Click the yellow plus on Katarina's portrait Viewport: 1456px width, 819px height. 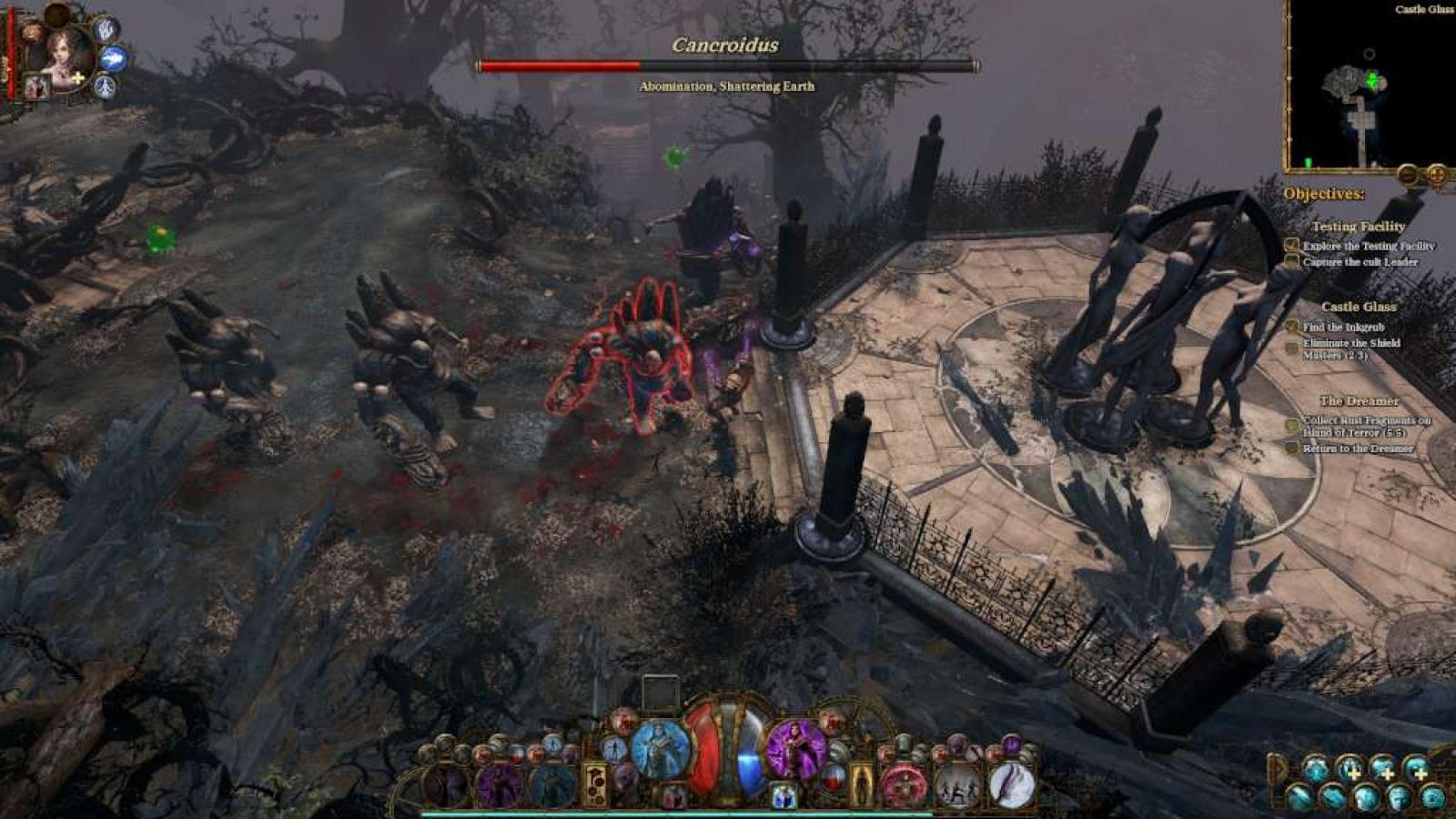[x=79, y=79]
